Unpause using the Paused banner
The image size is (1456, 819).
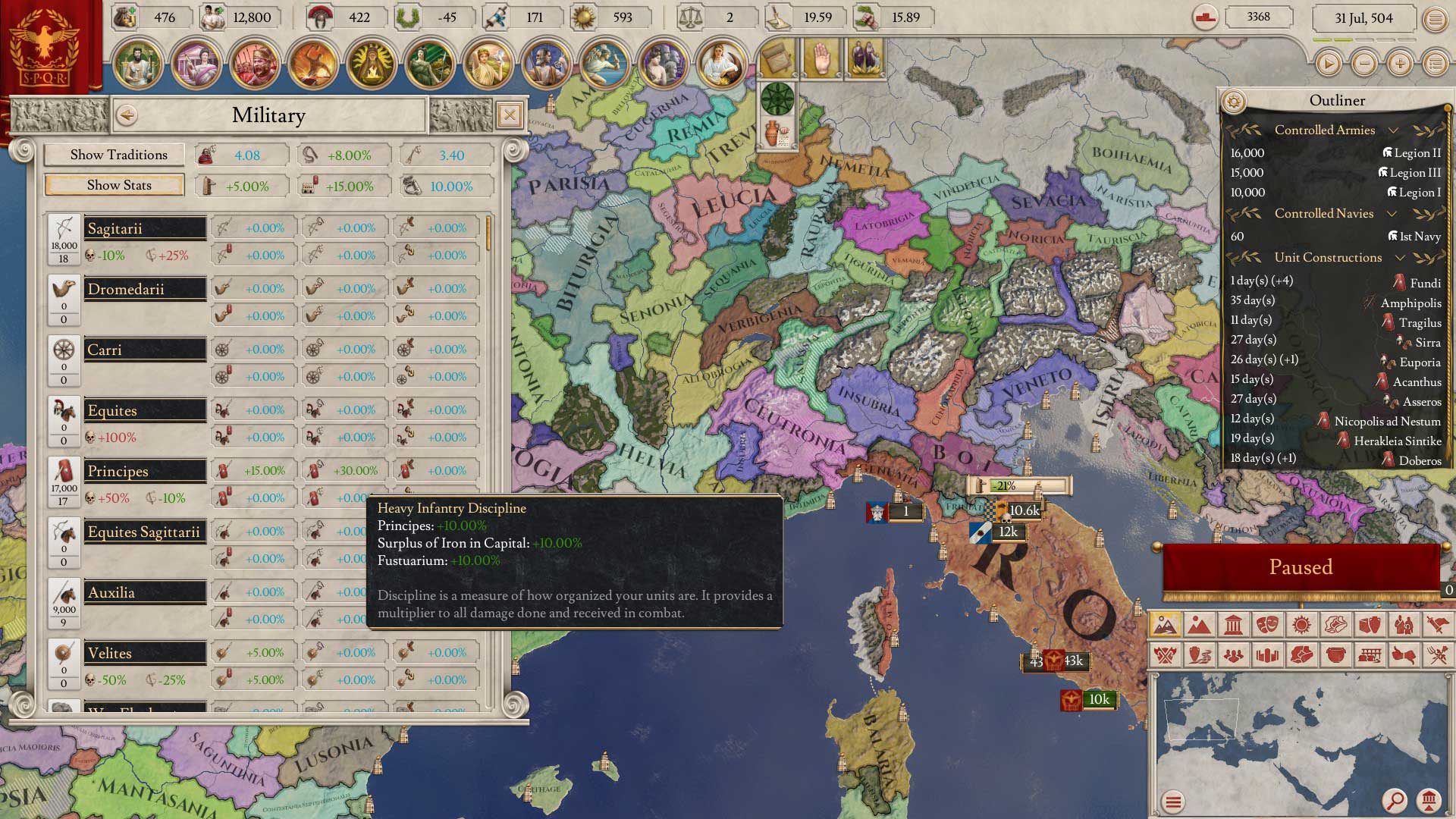pos(1301,567)
